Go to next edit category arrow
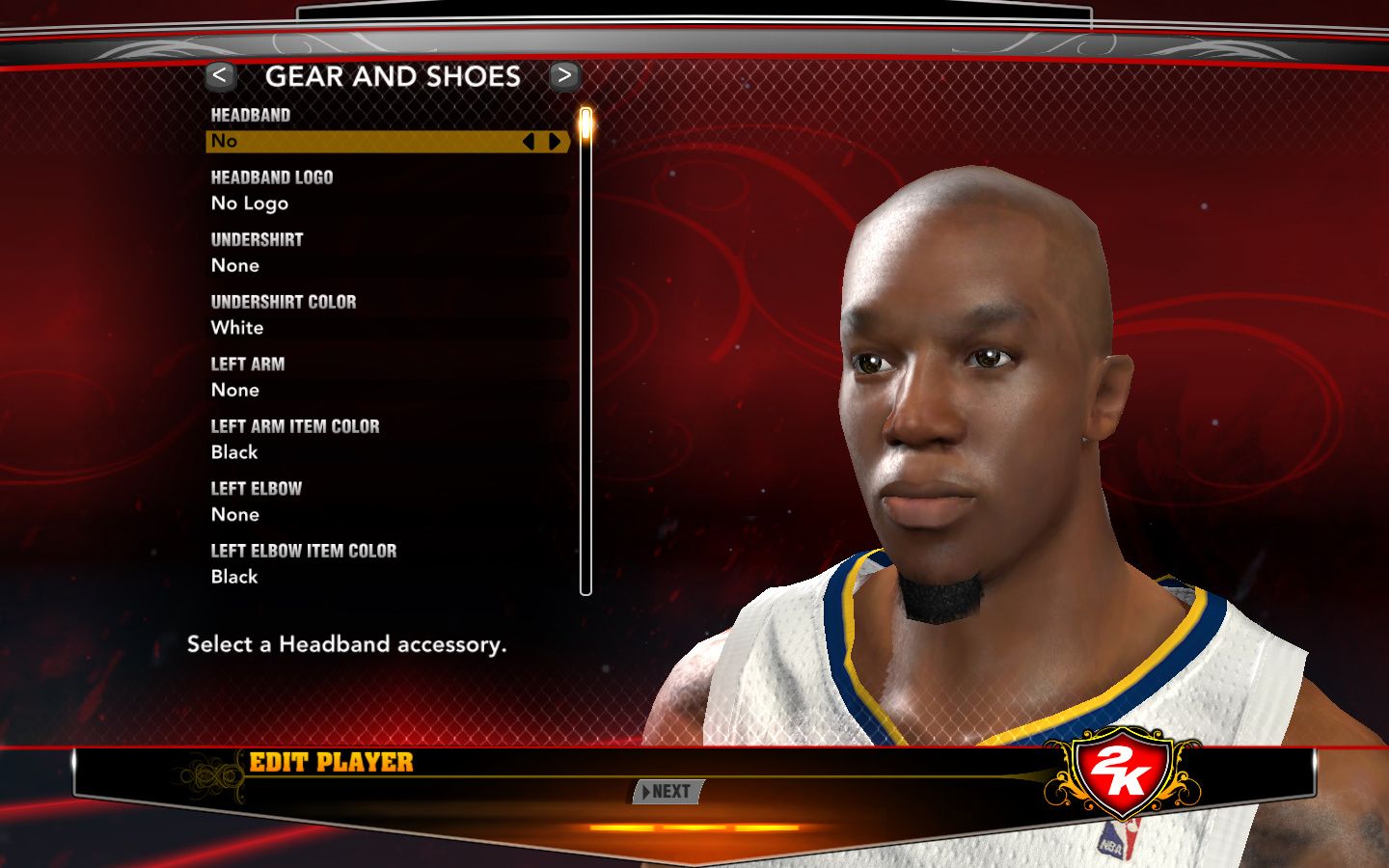The height and width of the screenshot is (868, 1389). [x=564, y=75]
